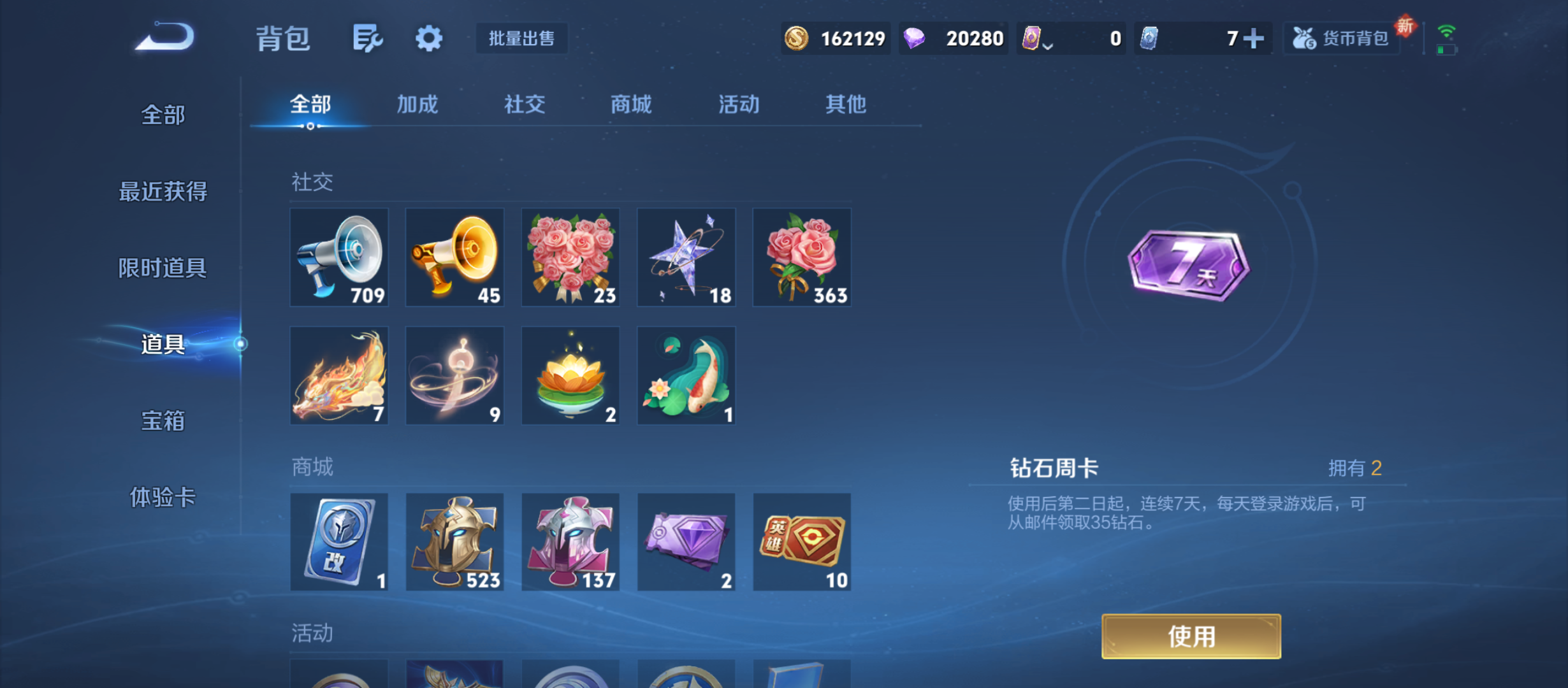Image resolution: width=1568 pixels, height=688 pixels.
Task: Select the purple diamond ticket item
Action: click(x=686, y=542)
